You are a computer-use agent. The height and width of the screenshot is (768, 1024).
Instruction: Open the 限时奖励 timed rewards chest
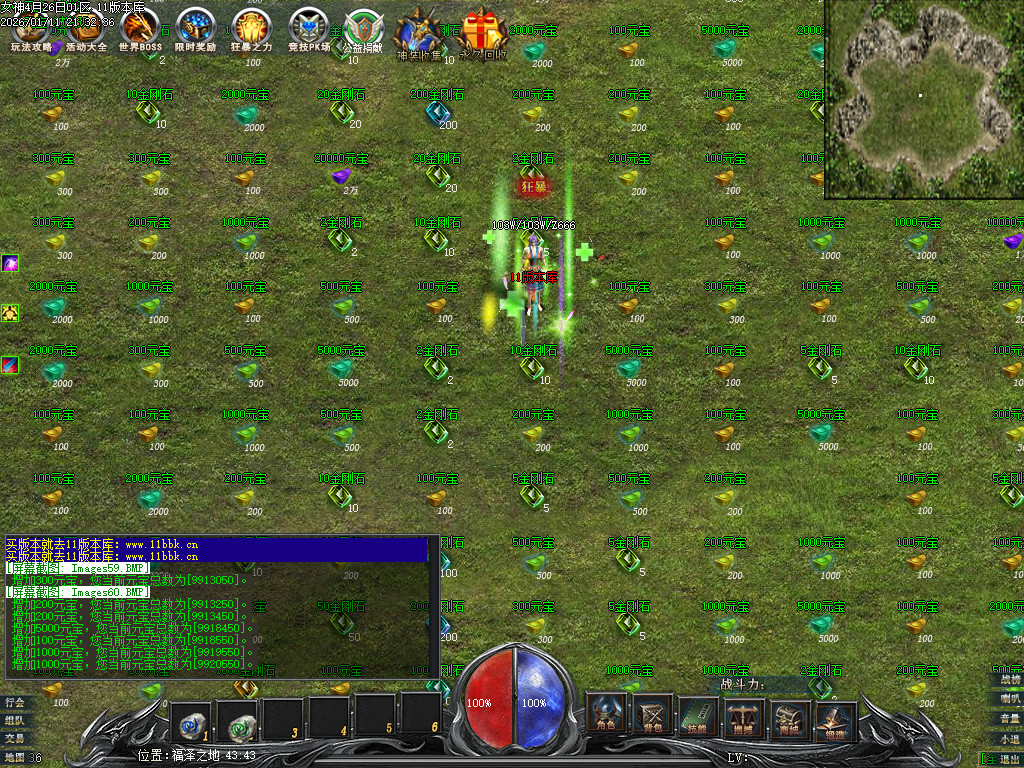pyautogui.click(x=195, y=30)
